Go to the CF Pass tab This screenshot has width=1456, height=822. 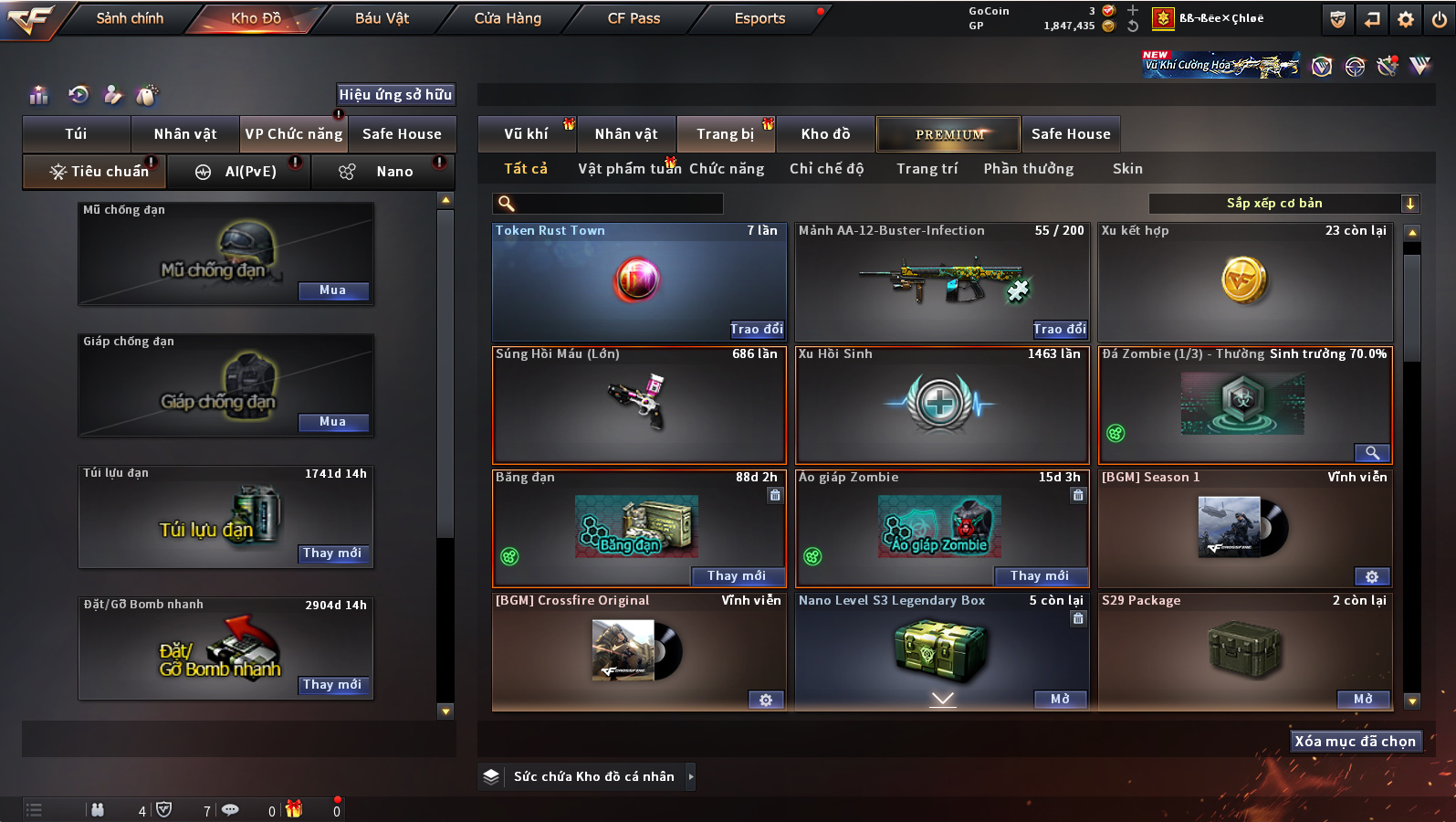634,18
